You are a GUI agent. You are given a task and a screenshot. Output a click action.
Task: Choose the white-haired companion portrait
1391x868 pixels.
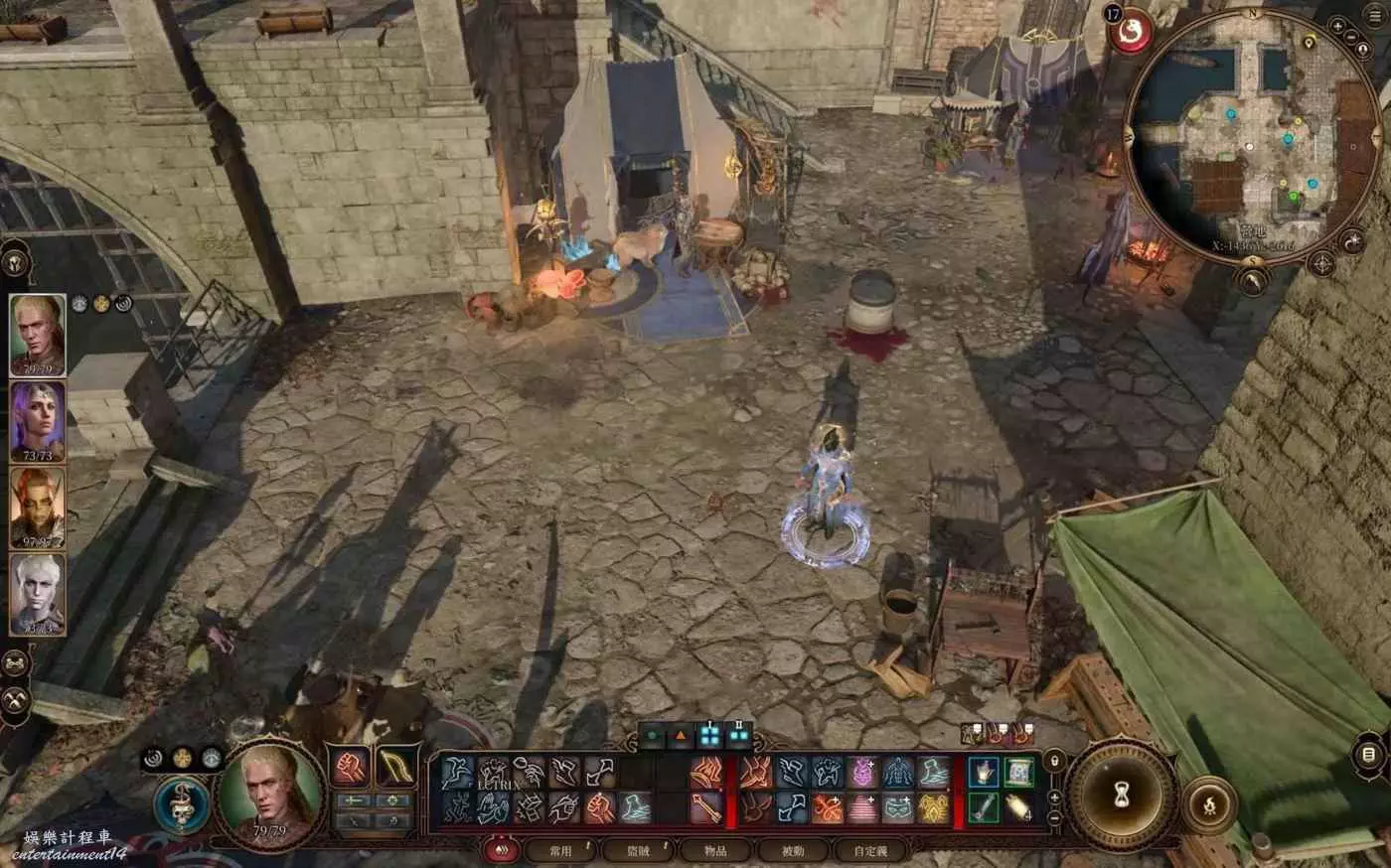38,592
